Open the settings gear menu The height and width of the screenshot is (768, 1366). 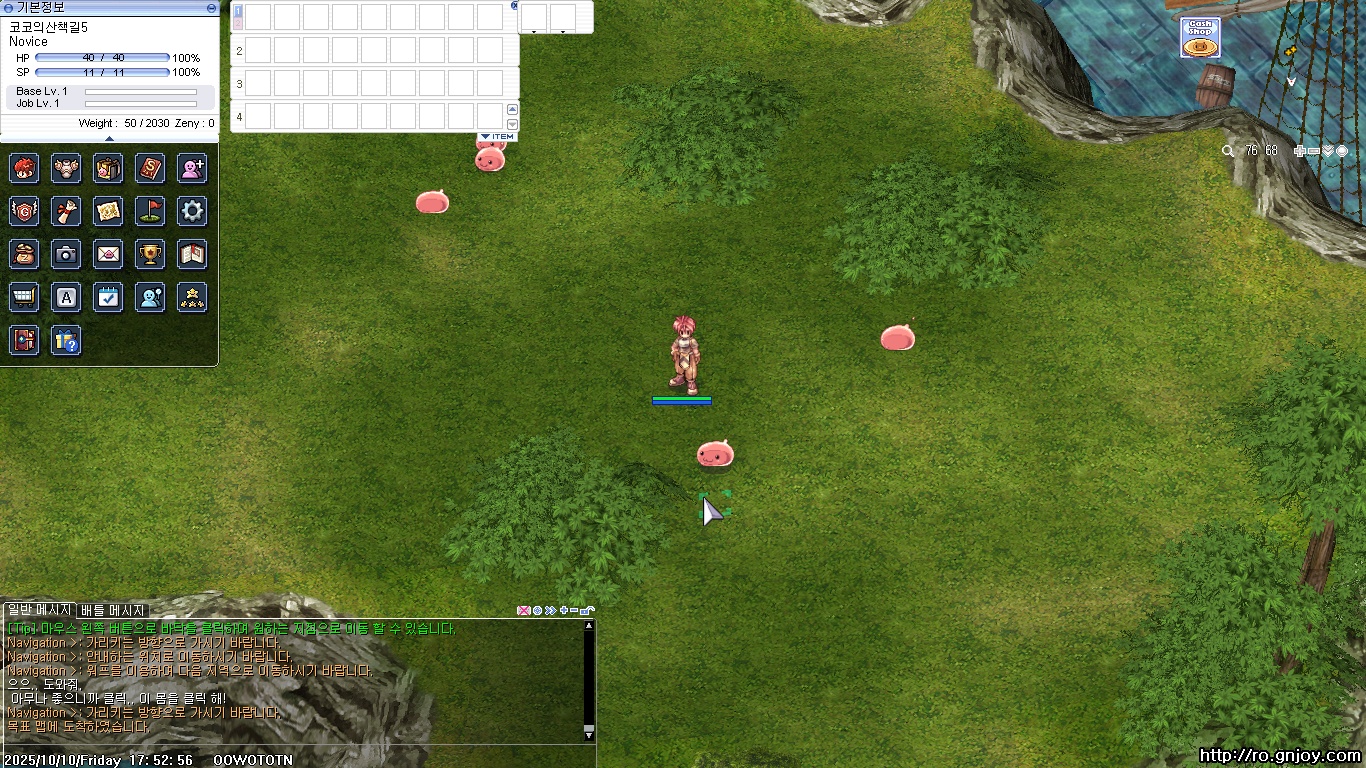[x=192, y=211]
